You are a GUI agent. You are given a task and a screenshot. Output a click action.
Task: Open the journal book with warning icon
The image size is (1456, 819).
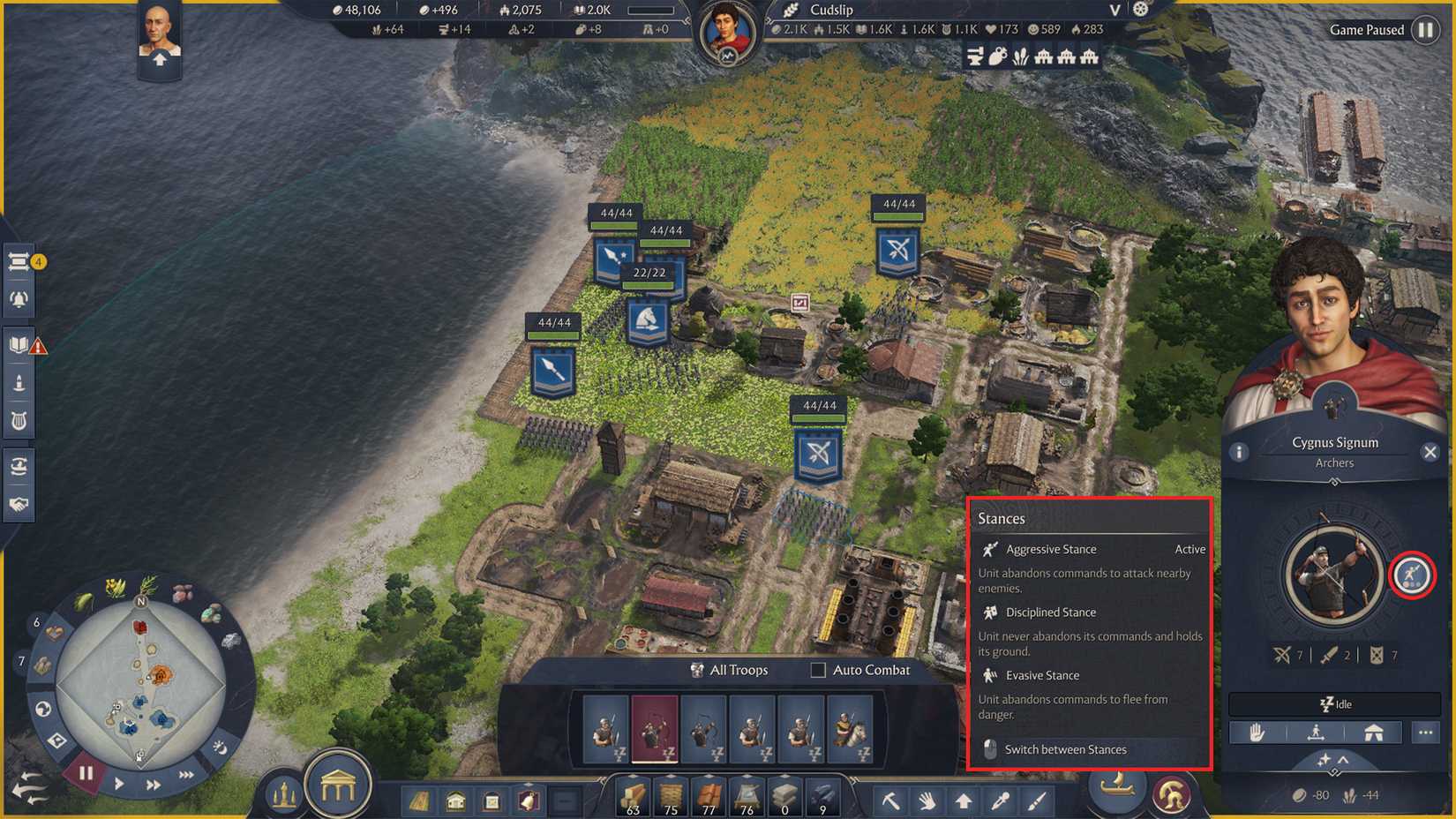tap(19, 344)
